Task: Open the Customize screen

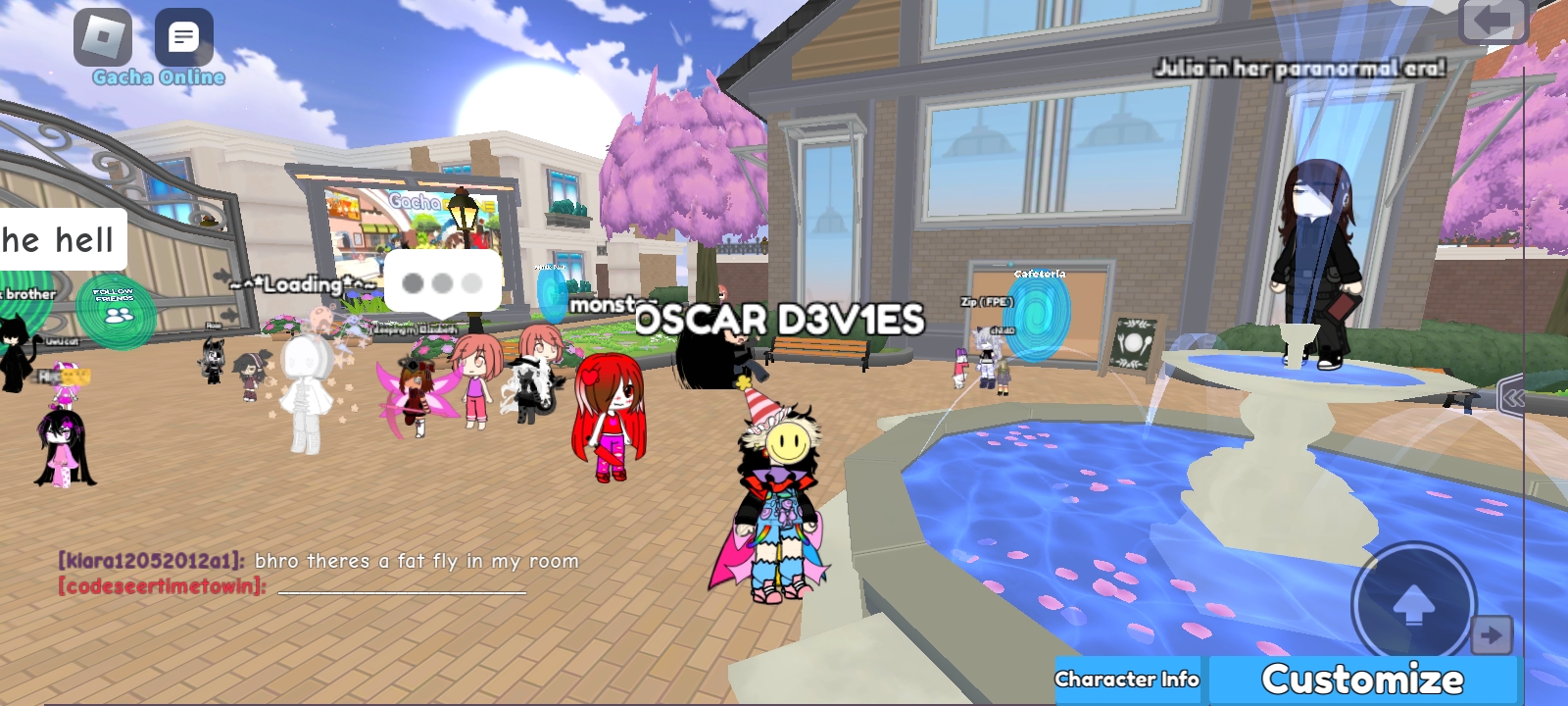Action: pos(1362,680)
